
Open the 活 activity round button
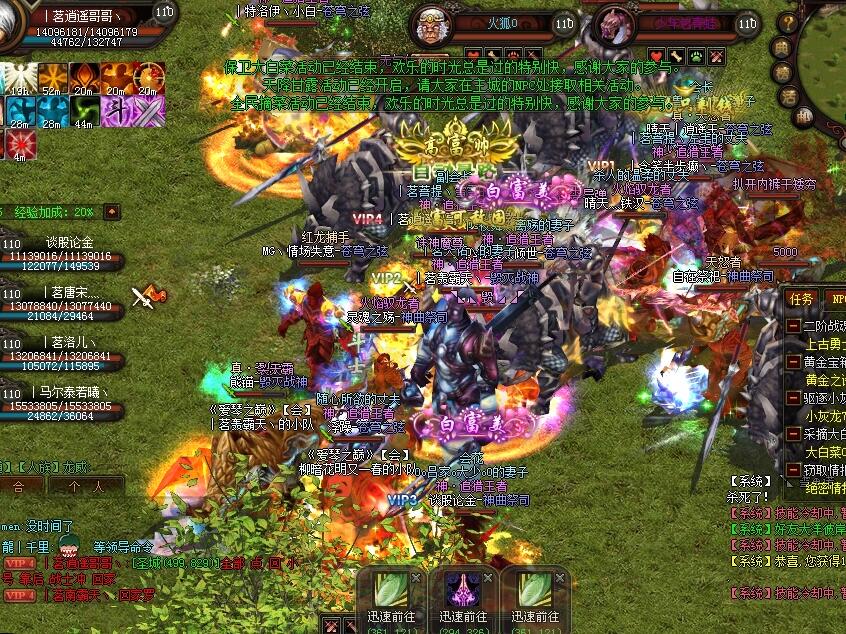coord(787,97)
